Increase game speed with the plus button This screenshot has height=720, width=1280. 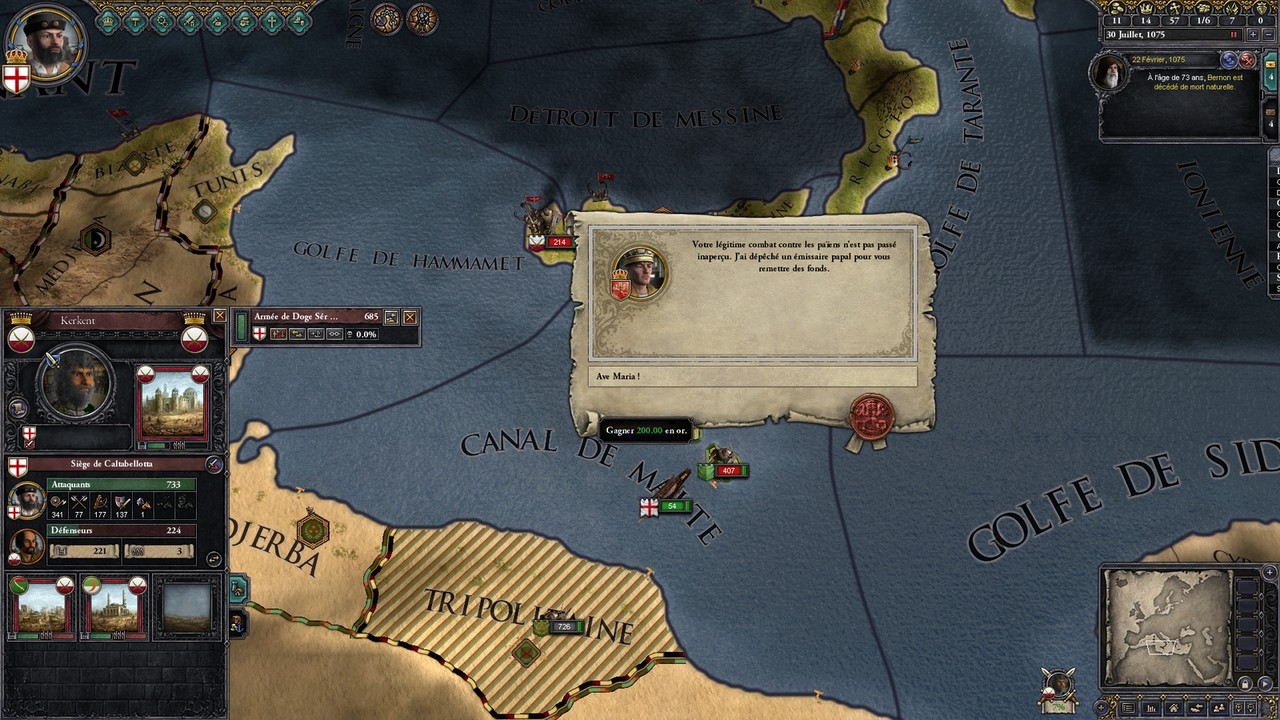tap(1252, 34)
